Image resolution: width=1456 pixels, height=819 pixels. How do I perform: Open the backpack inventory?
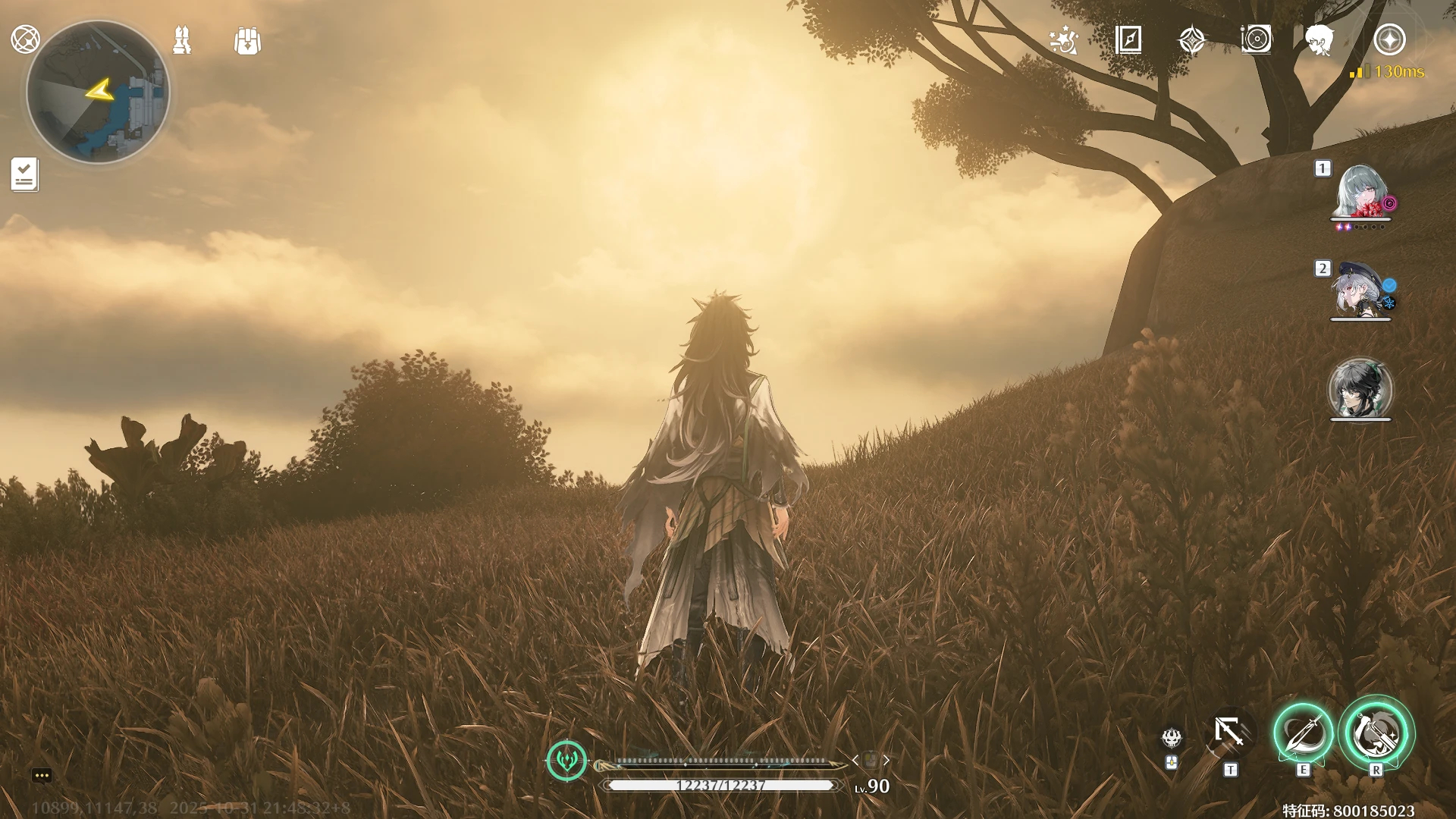point(248,41)
